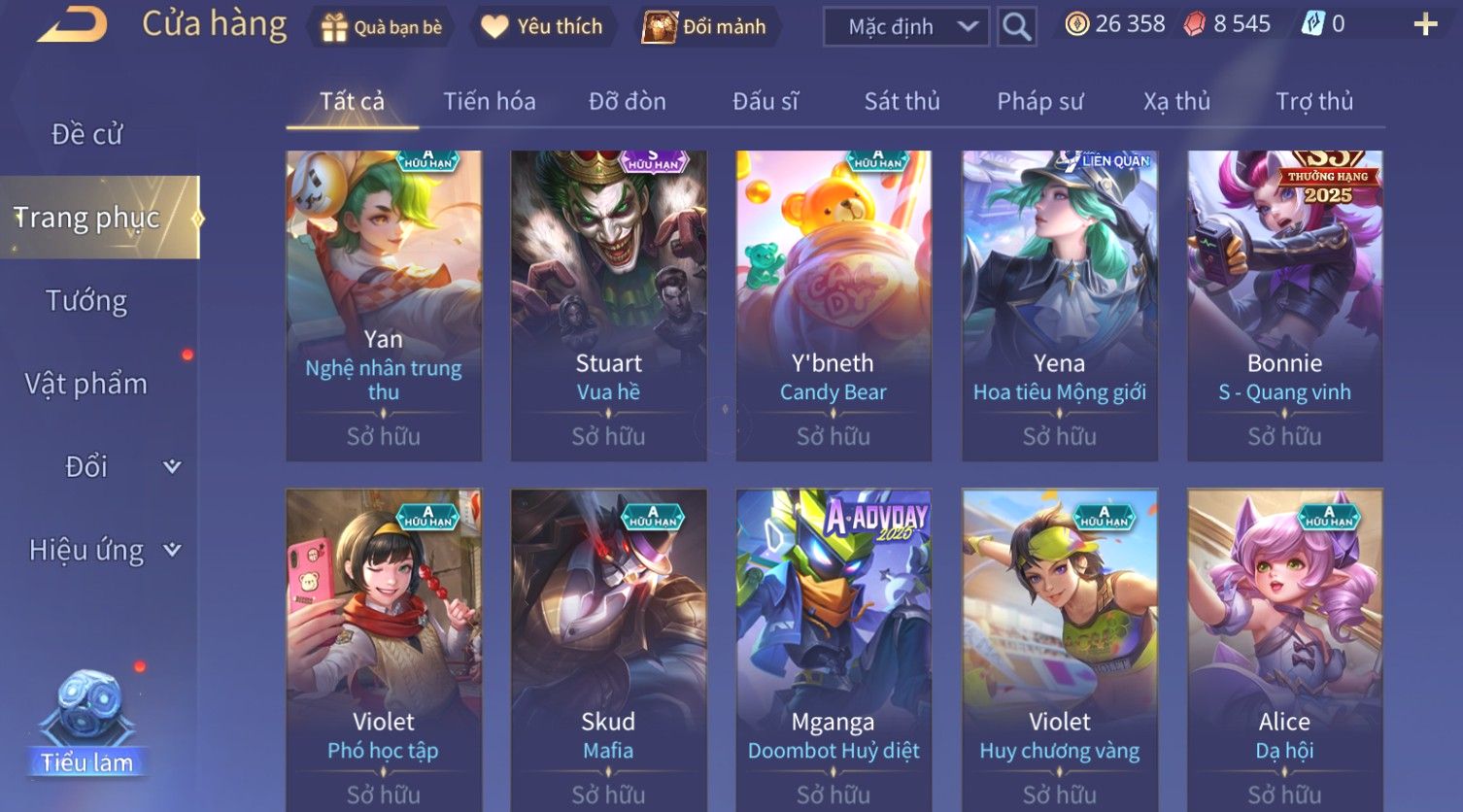Screen dimensions: 1463x812
Task: Open the Tiểu lam assistant icon
Action: pos(87,724)
